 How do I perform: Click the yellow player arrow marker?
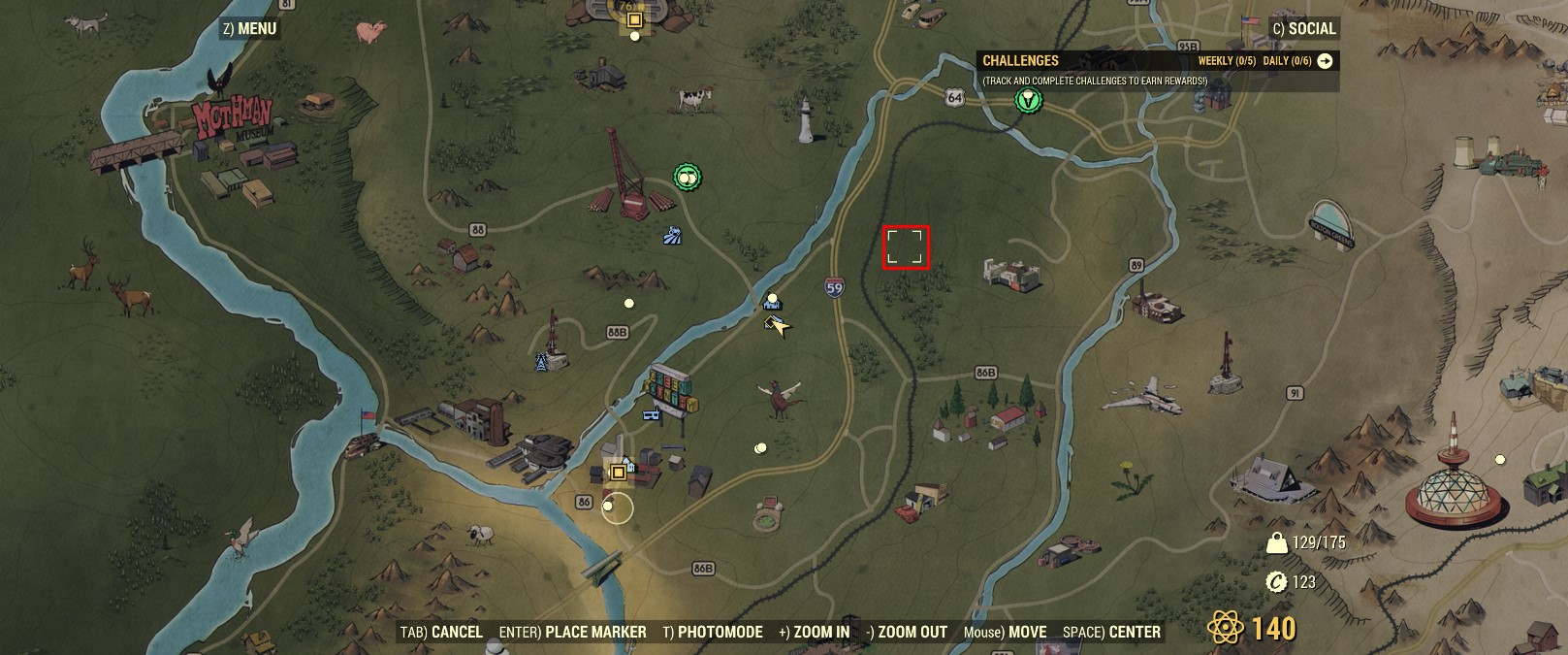[778, 326]
